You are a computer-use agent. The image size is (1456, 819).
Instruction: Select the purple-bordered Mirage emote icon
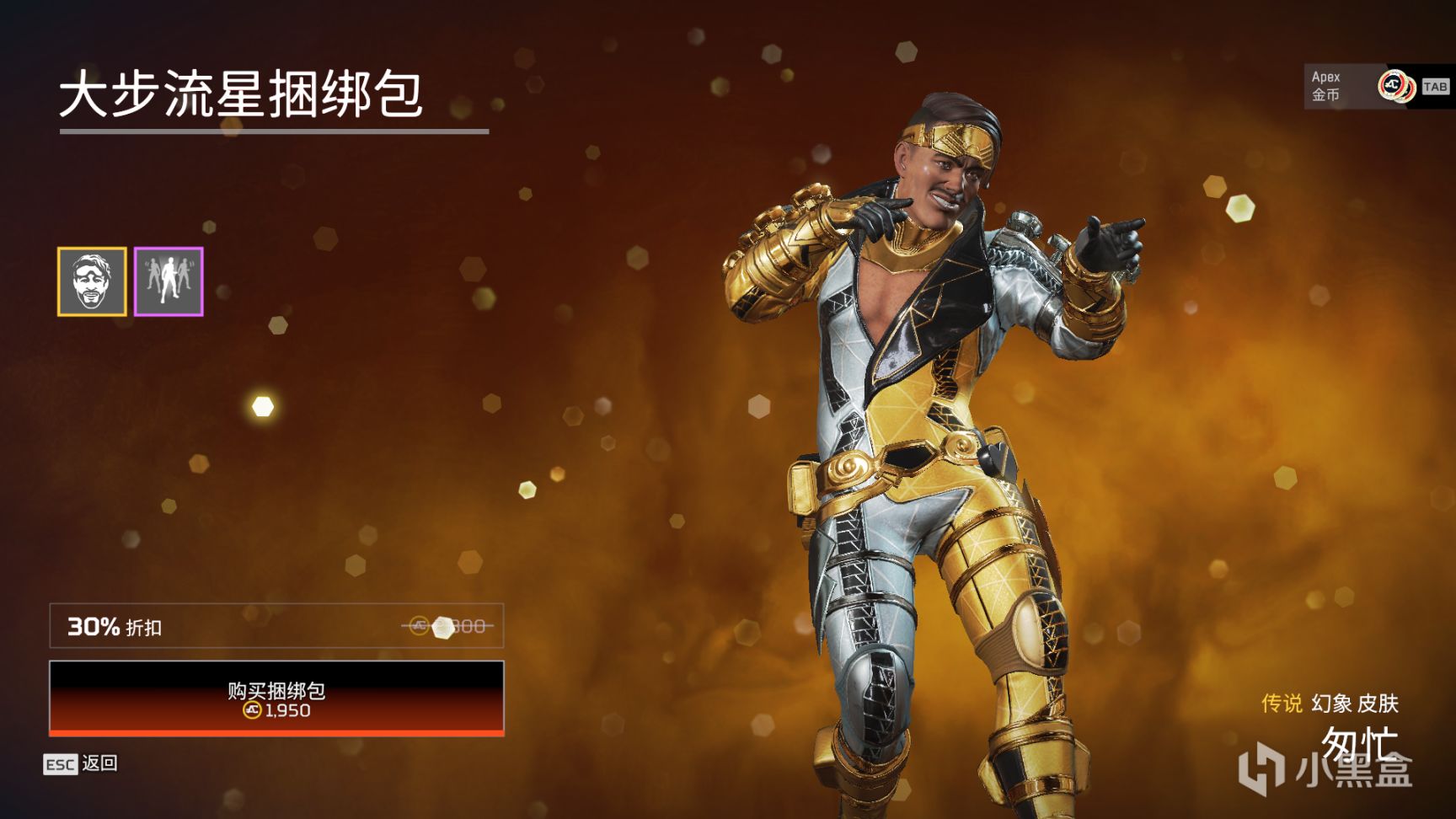pyautogui.click(x=169, y=281)
